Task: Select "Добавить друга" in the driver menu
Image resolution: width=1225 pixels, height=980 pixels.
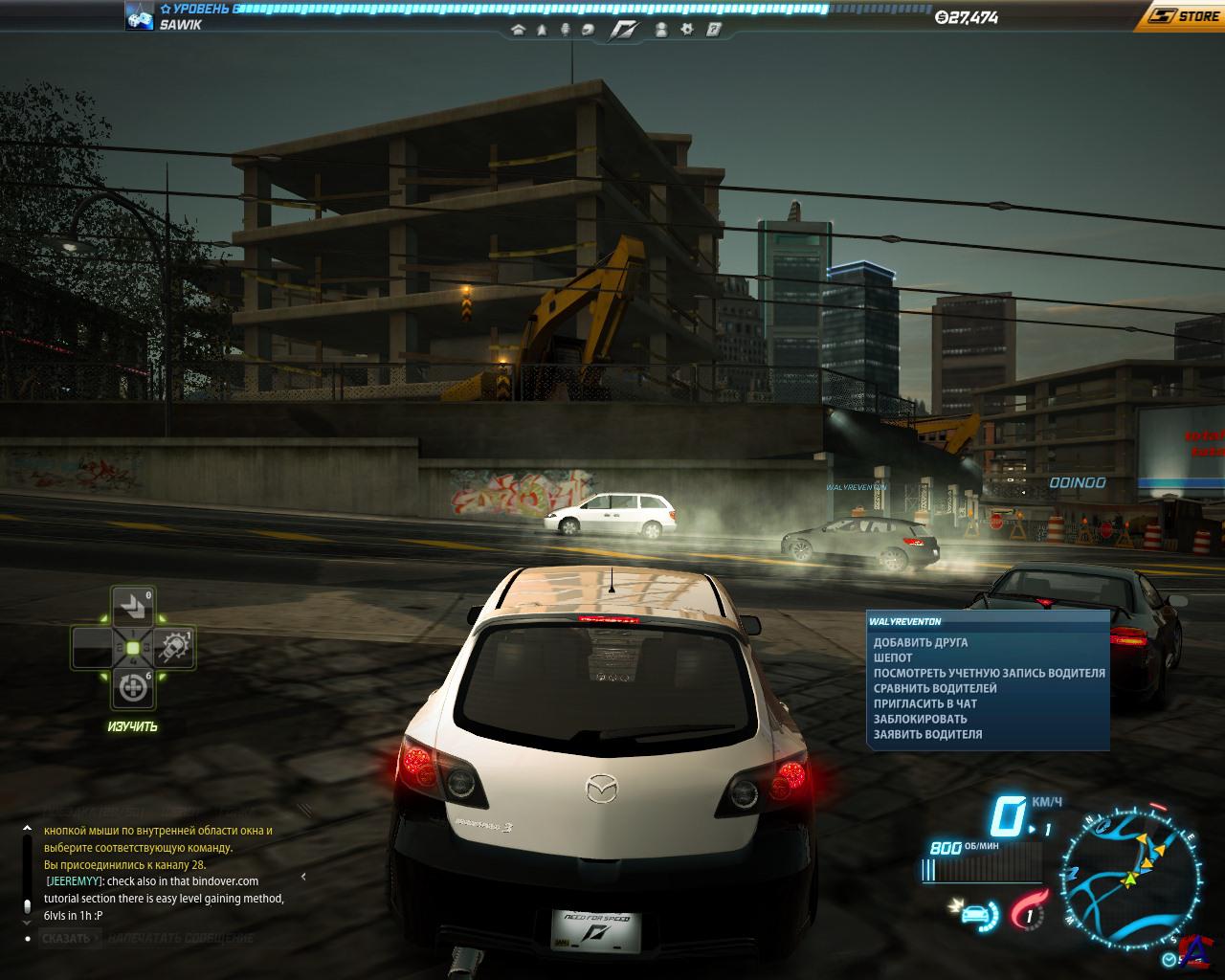Action: 920,643
